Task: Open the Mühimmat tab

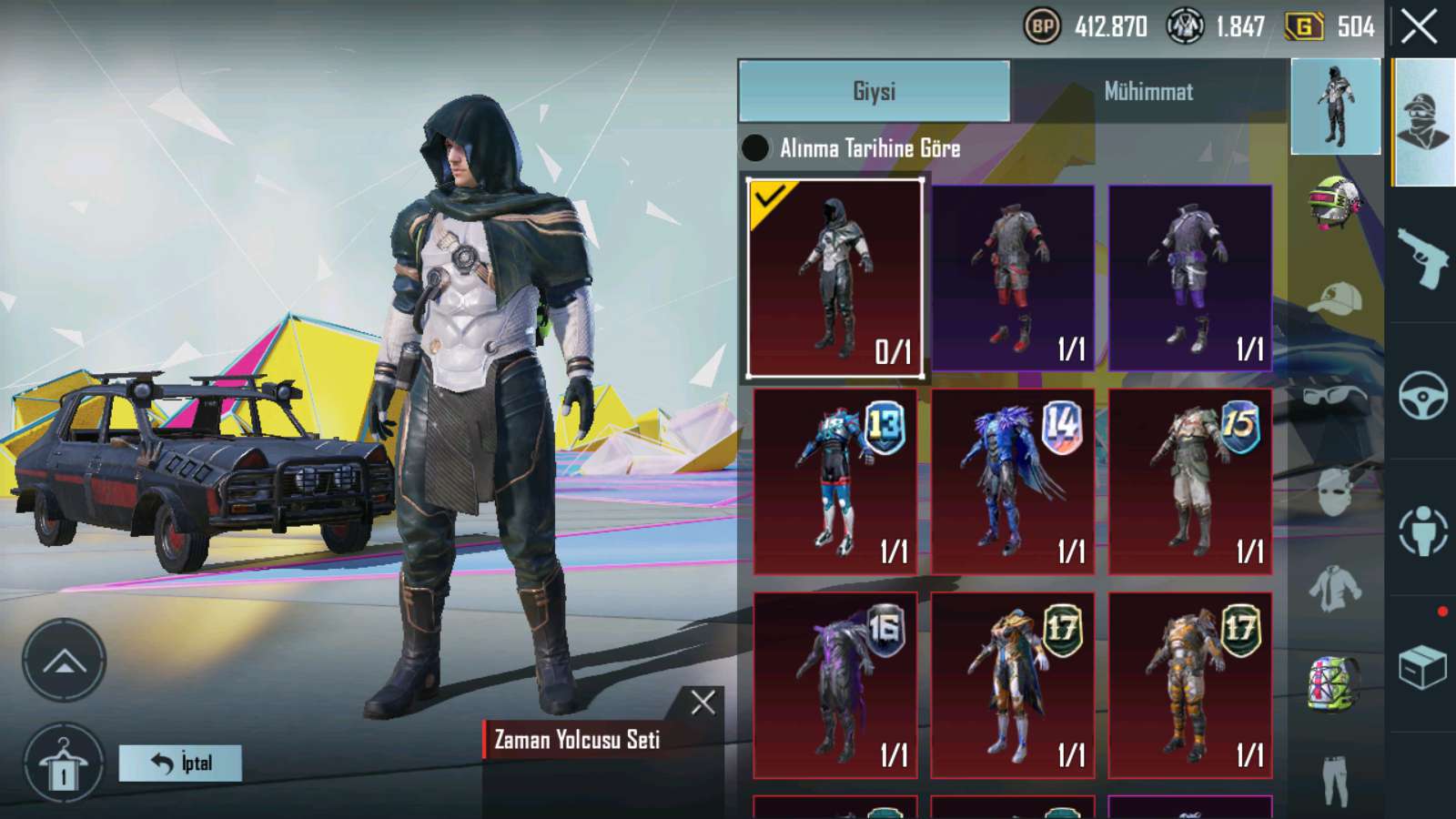Action: (x=1148, y=91)
